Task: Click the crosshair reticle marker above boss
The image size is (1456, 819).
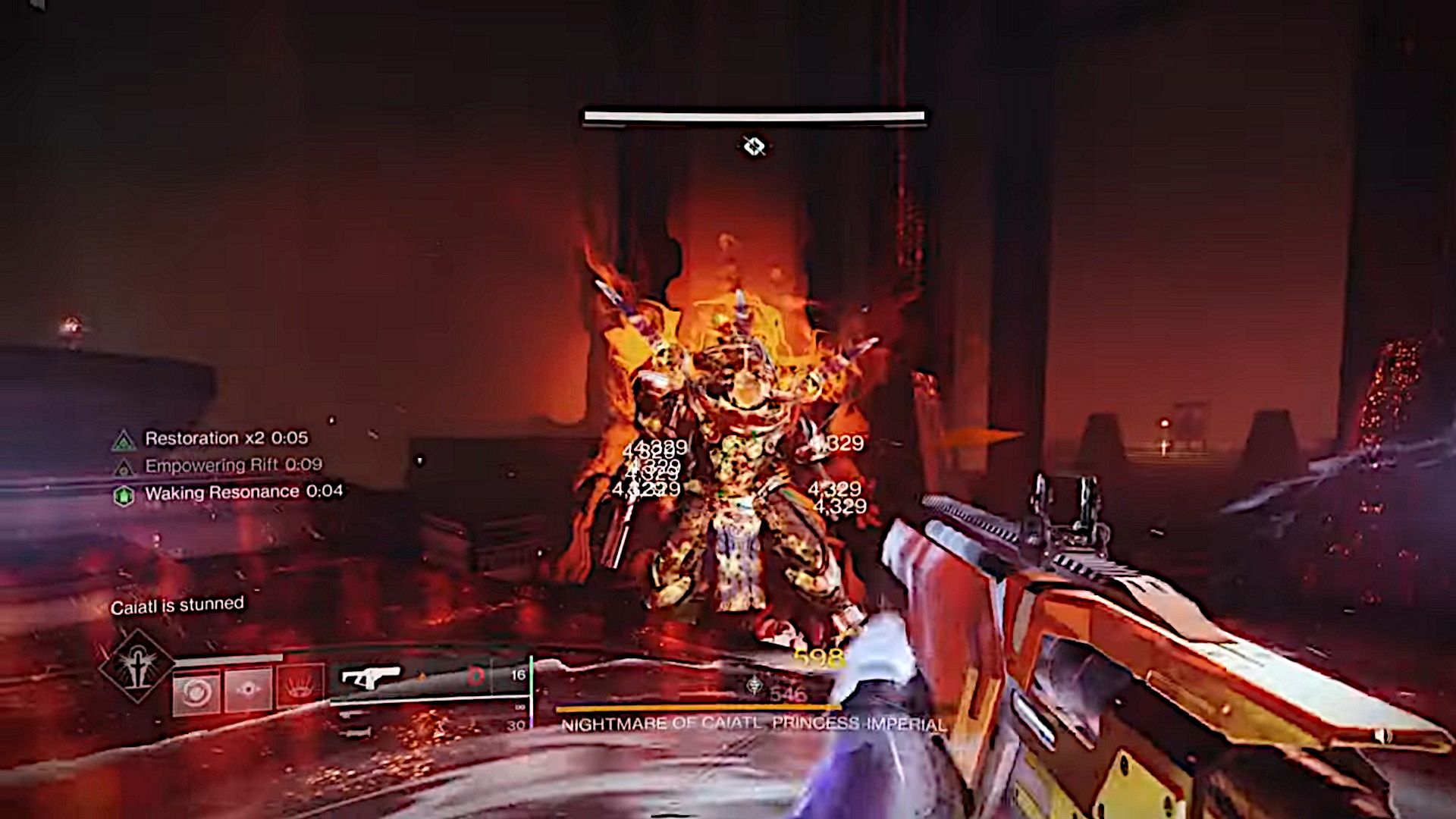Action: pyautogui.click(x=752, y=146)
